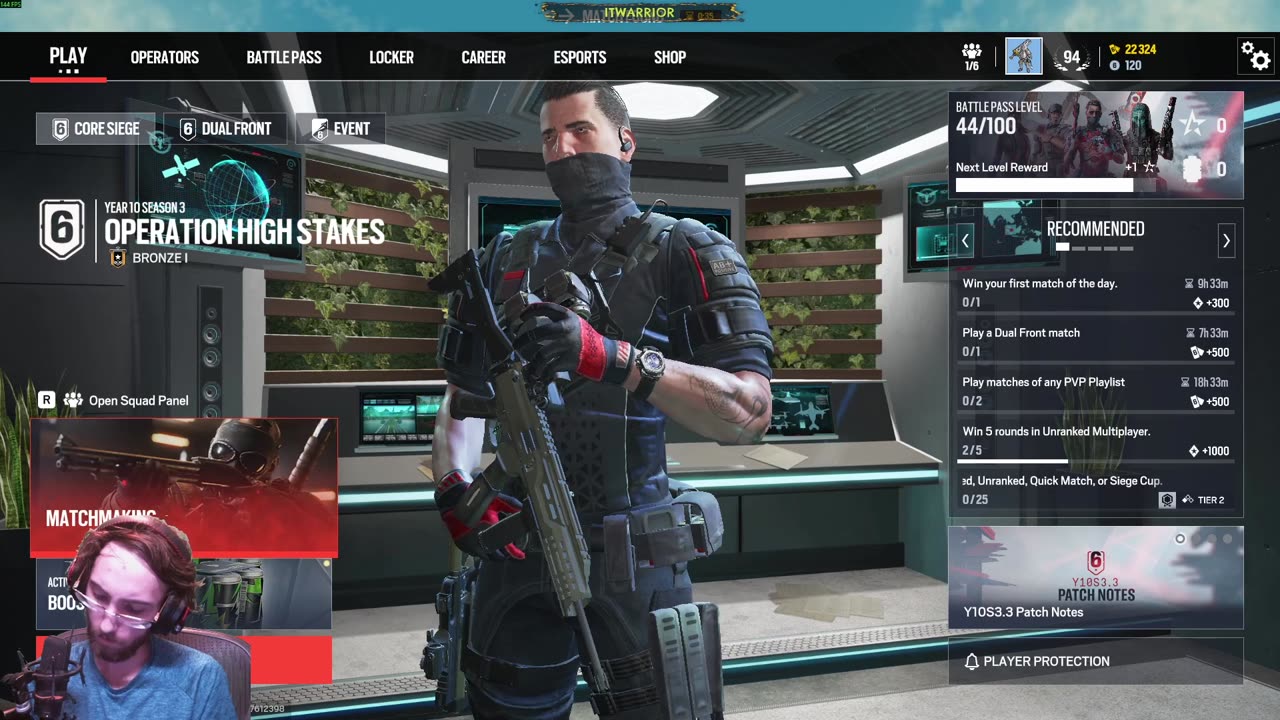Viewport: 1280px width, 720px height.
Task: Open the Y10S3.3 Patch Notes banner
Action: (x=1095, y=578)
